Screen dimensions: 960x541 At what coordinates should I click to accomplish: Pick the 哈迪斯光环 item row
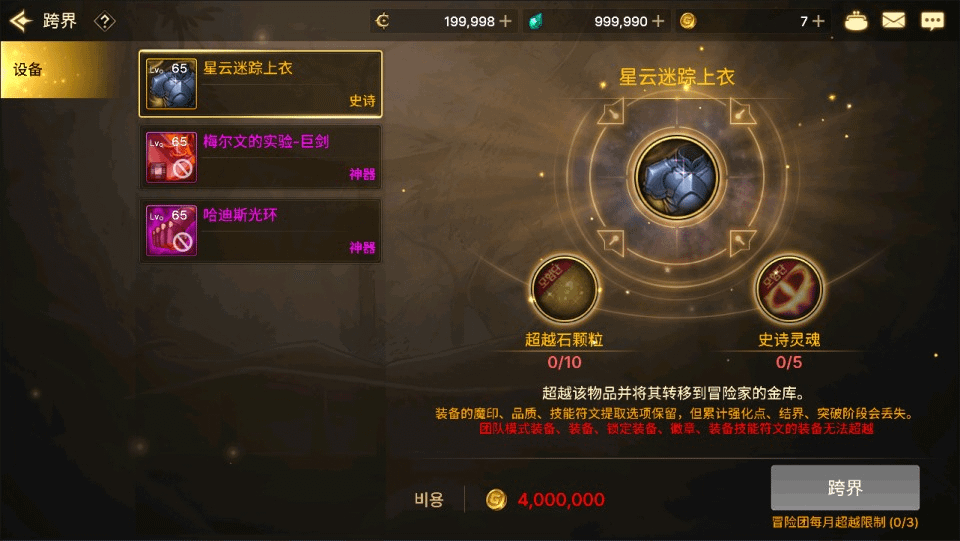(x=260, y=231)
